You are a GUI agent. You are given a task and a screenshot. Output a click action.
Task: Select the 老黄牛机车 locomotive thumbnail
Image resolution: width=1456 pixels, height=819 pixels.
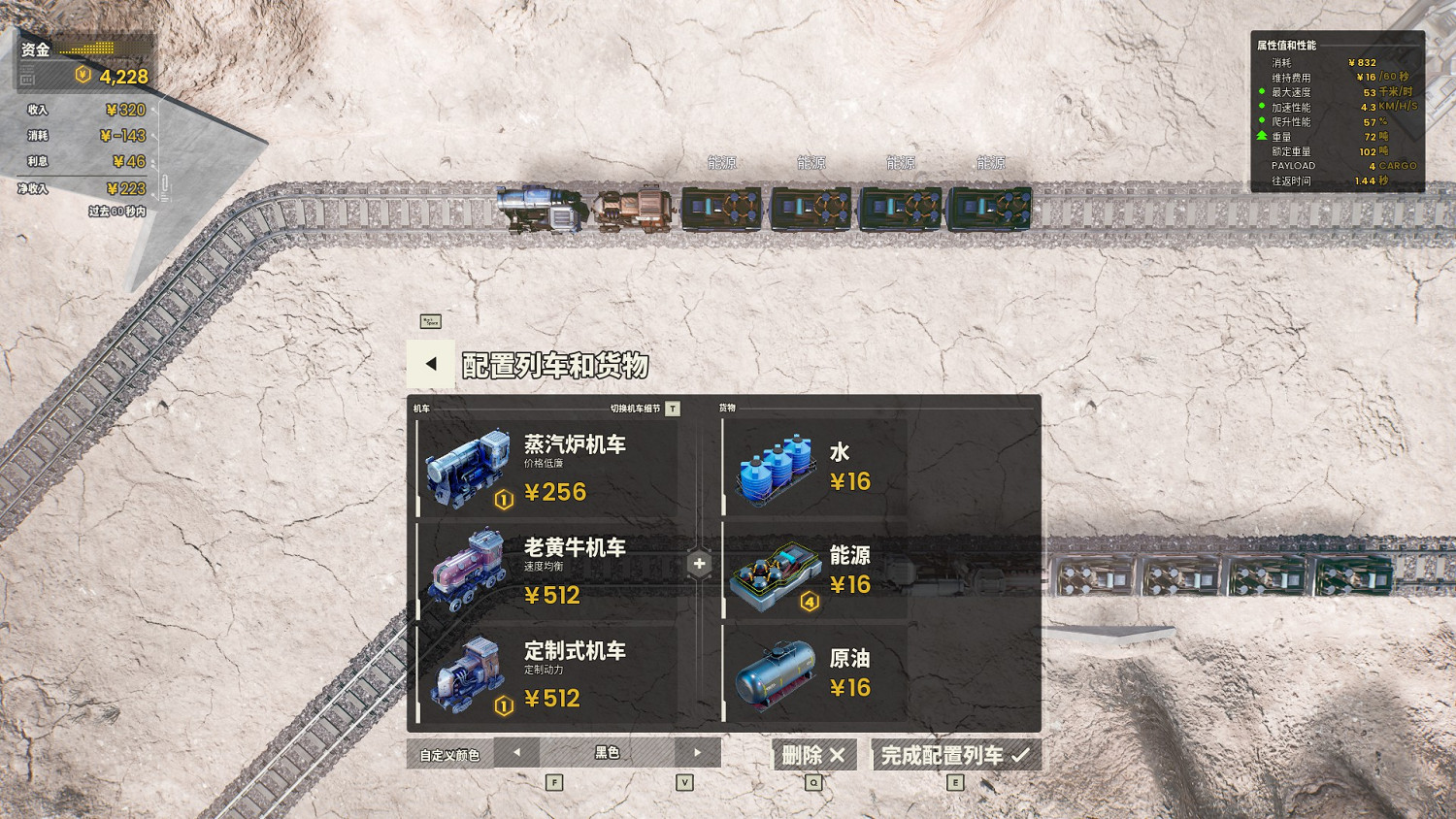tap(469, 573)
